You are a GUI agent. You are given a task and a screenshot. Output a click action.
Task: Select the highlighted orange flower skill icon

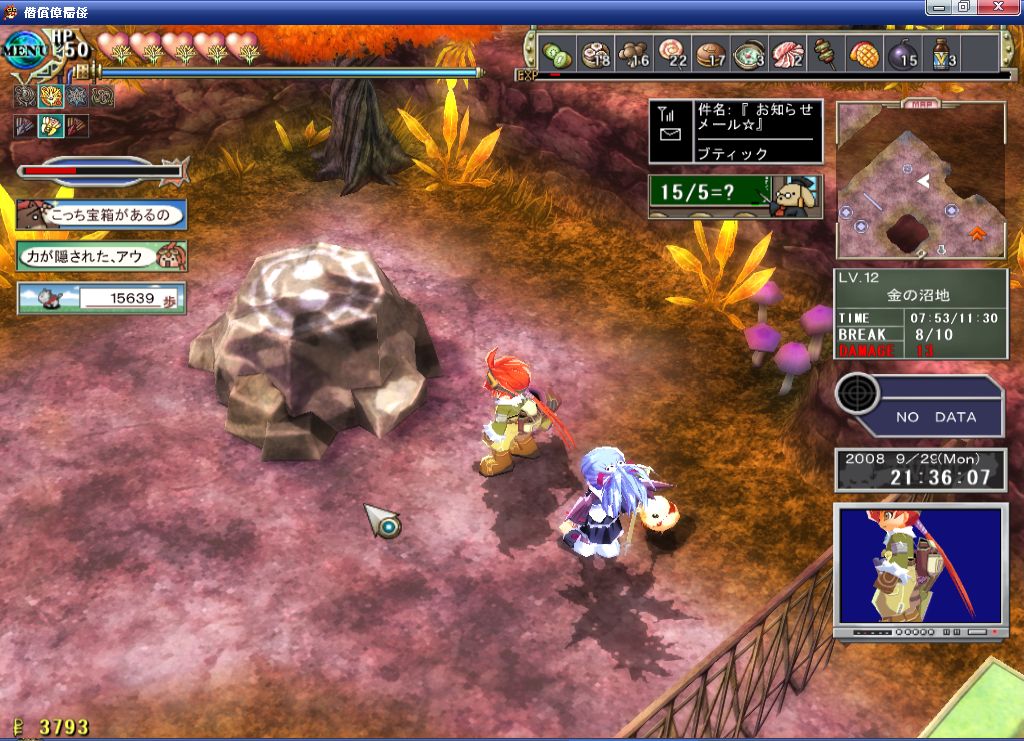[x=49, y=97]
